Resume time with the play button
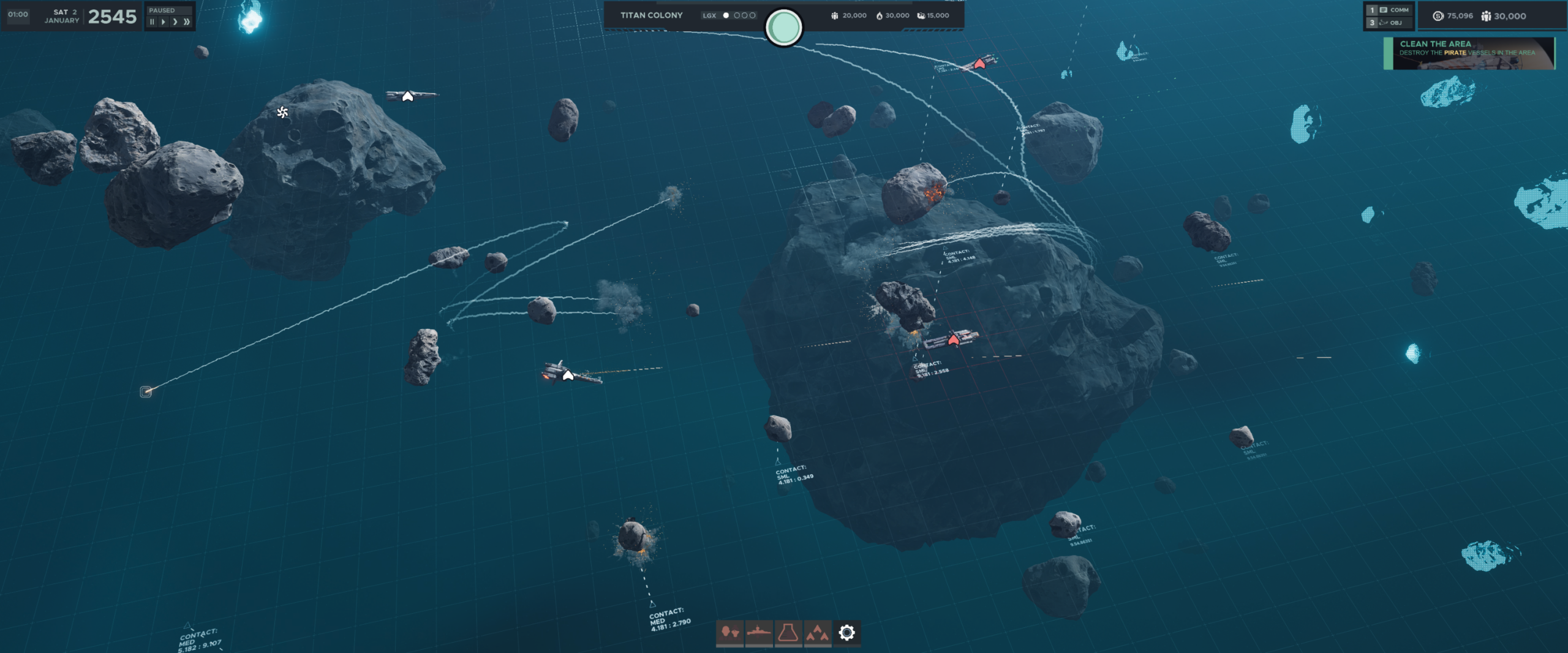The width and height of the screenshot is (1568, 653). pyautogui.click(x=164, y=22)
